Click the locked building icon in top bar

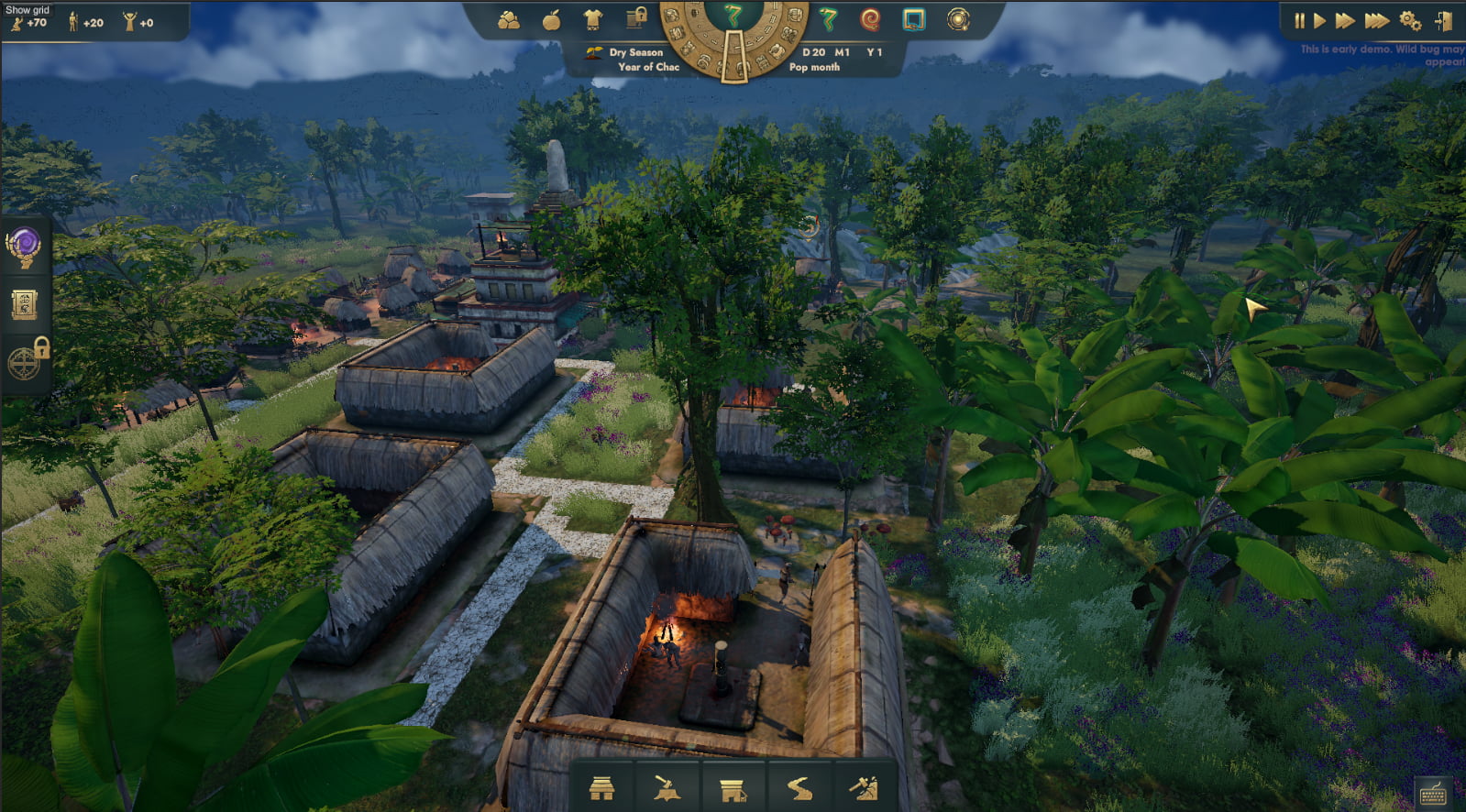[635, 18]
